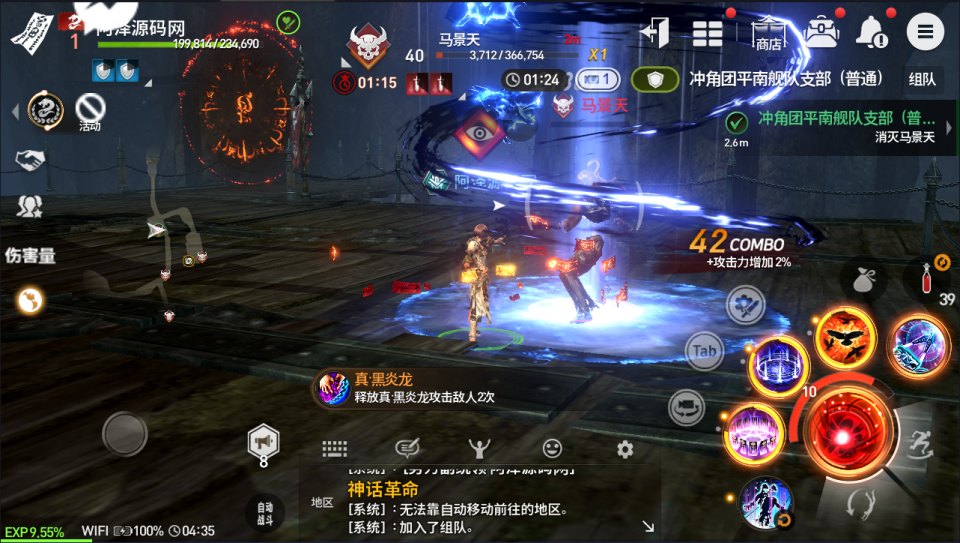Check the notification bell

pyautogui.click(x=872, y=33)
